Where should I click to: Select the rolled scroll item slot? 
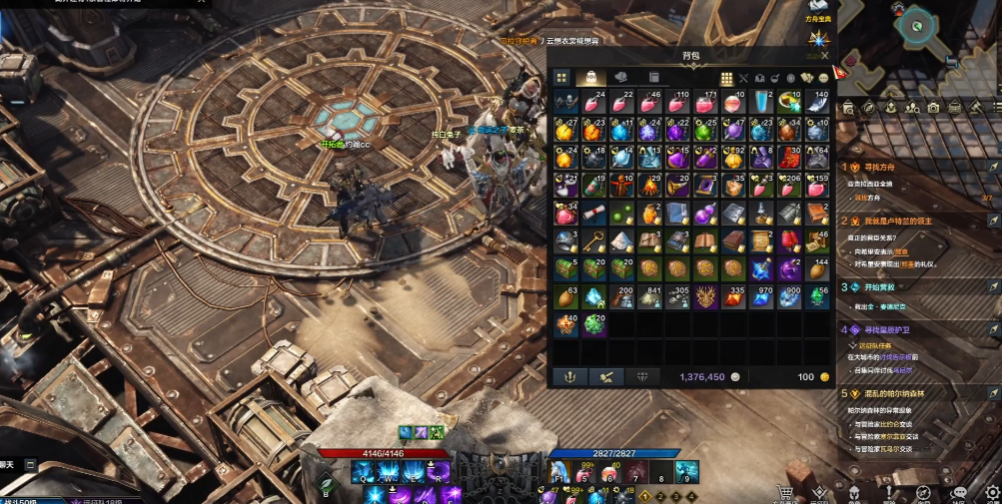pyautogui.click(x=594, y=213)
